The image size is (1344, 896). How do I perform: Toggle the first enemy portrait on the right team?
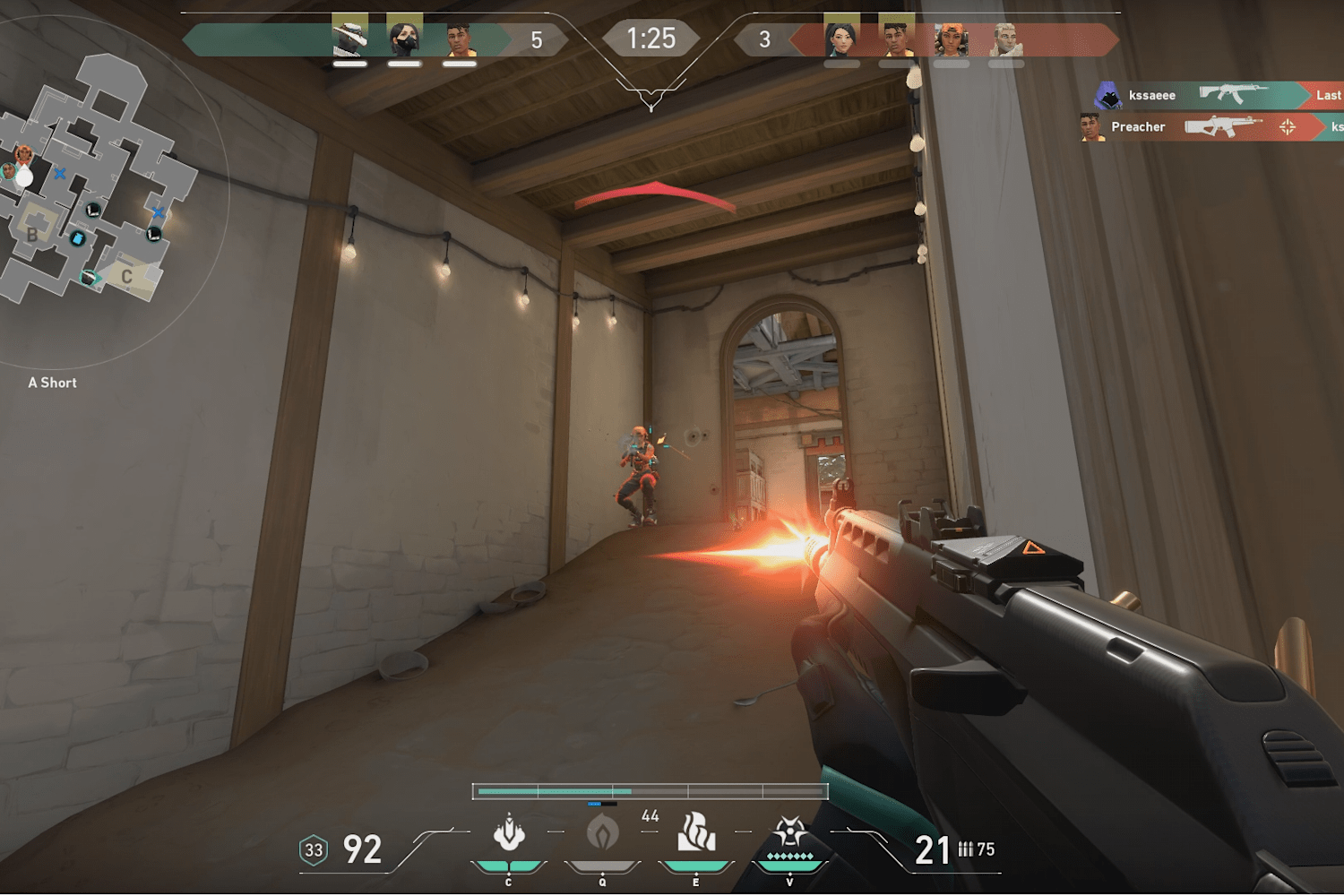[838, 38]
